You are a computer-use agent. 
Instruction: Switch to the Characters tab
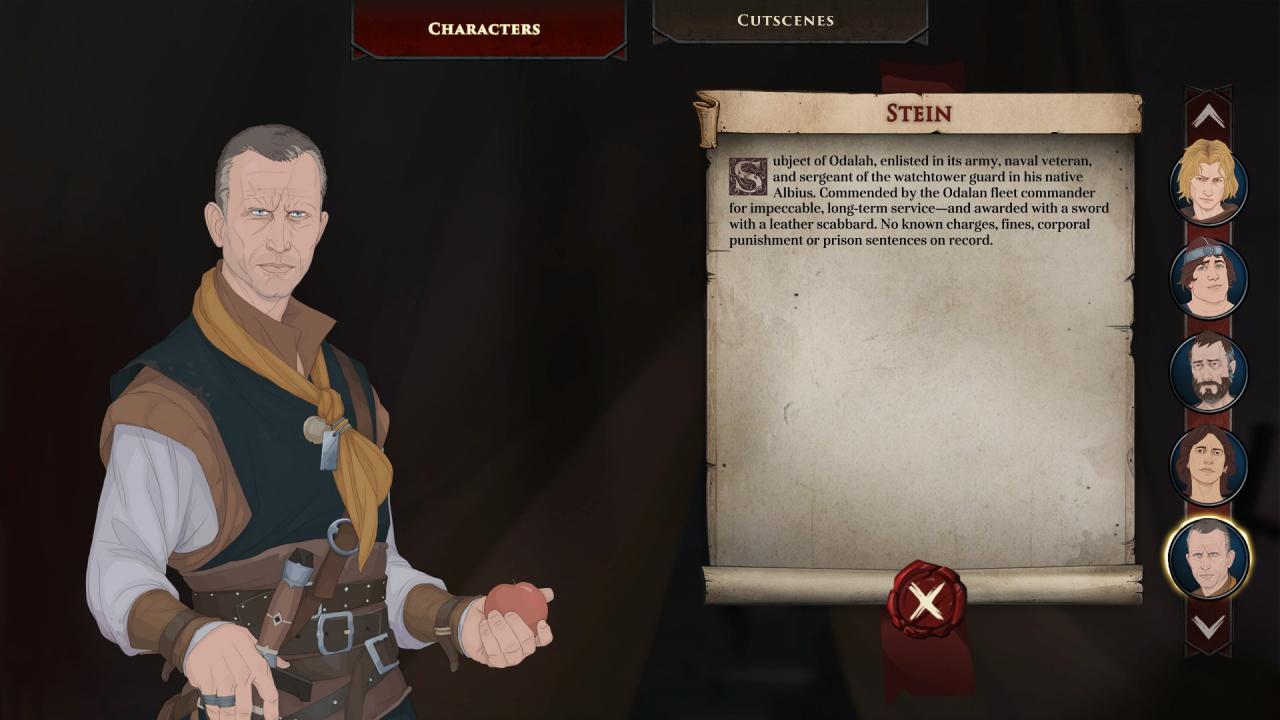484,28
